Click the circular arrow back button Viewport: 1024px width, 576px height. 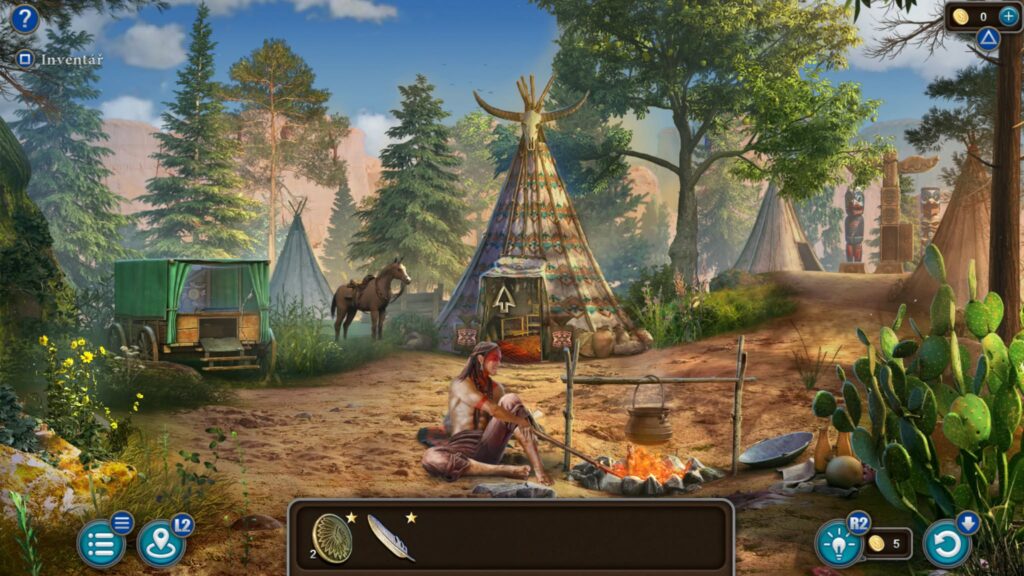tap(946, 543)
